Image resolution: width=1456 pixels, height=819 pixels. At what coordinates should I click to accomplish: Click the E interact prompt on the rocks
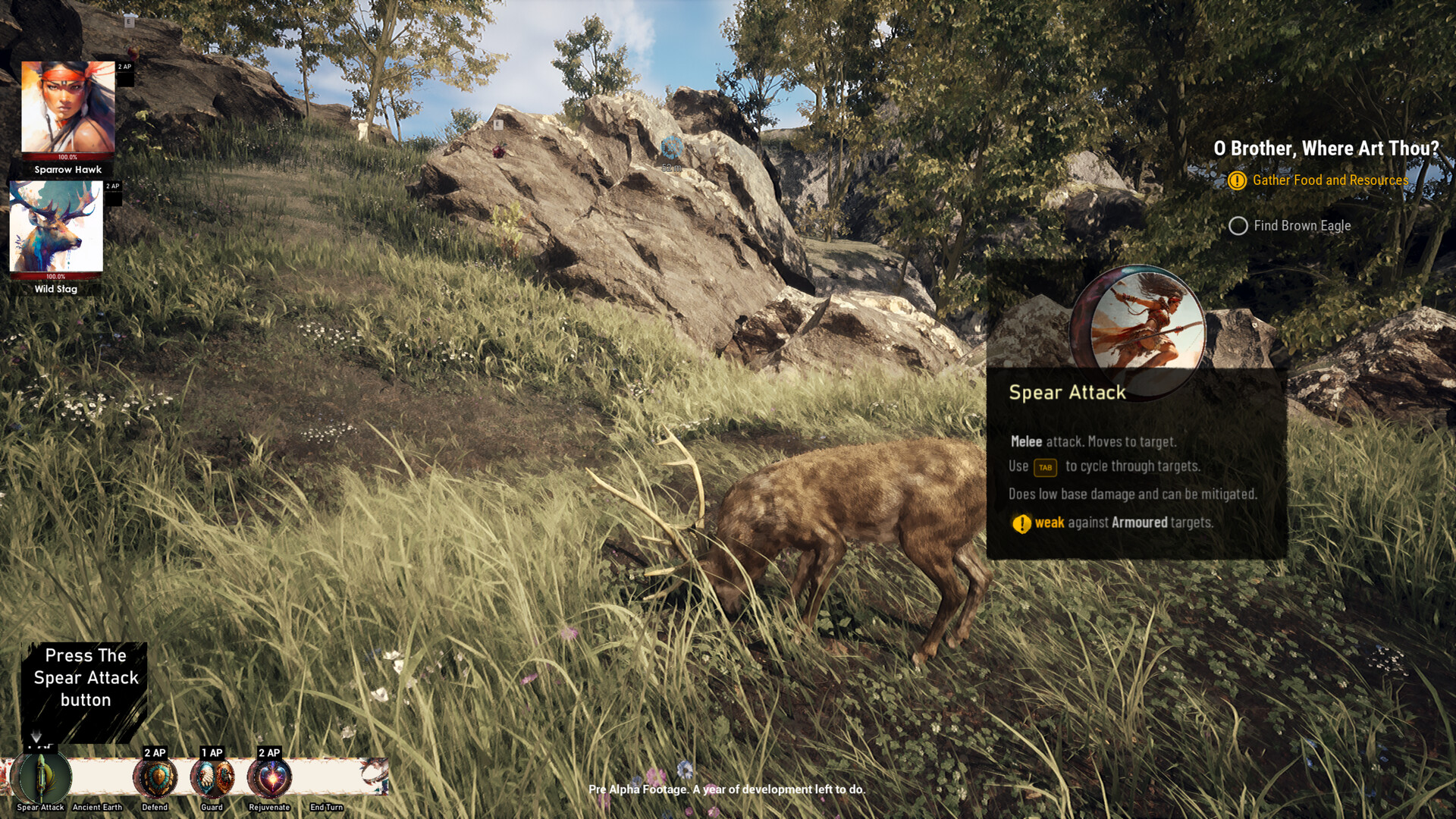coord(497,124)
